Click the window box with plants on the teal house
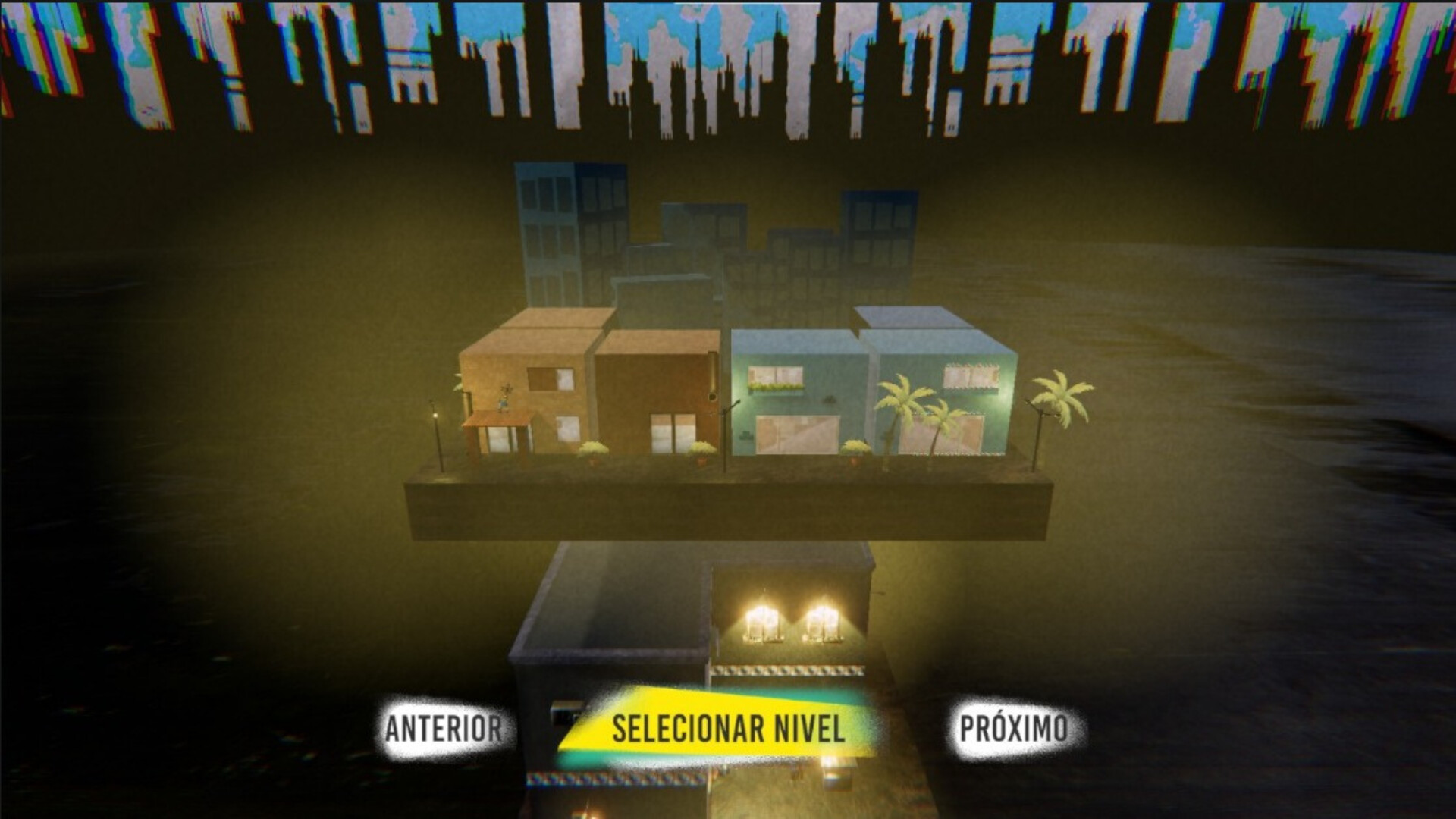 tap(776, 387)
